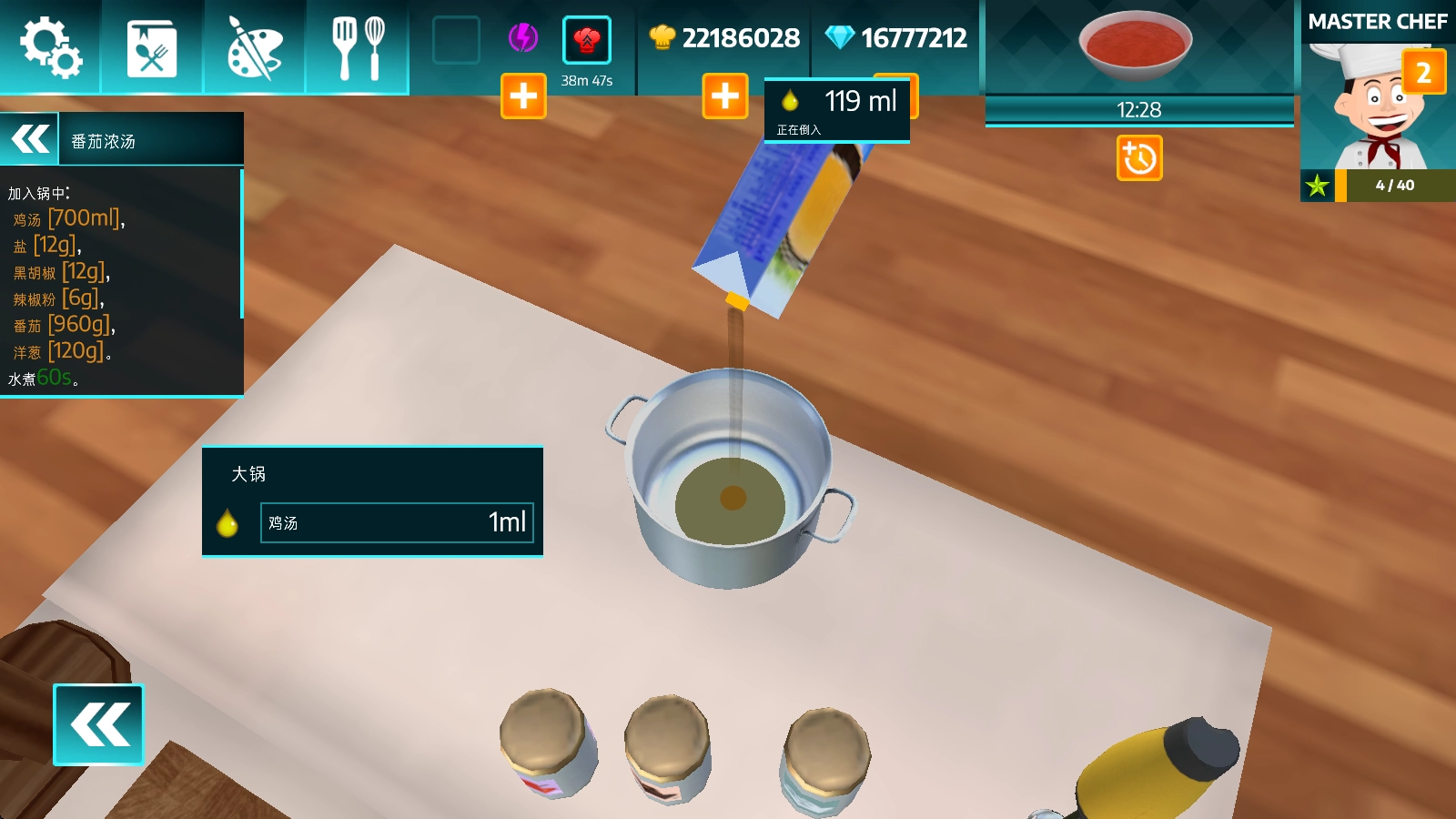
Task: Activate the purple lightning energy icon
Action: tap(522, 38)
